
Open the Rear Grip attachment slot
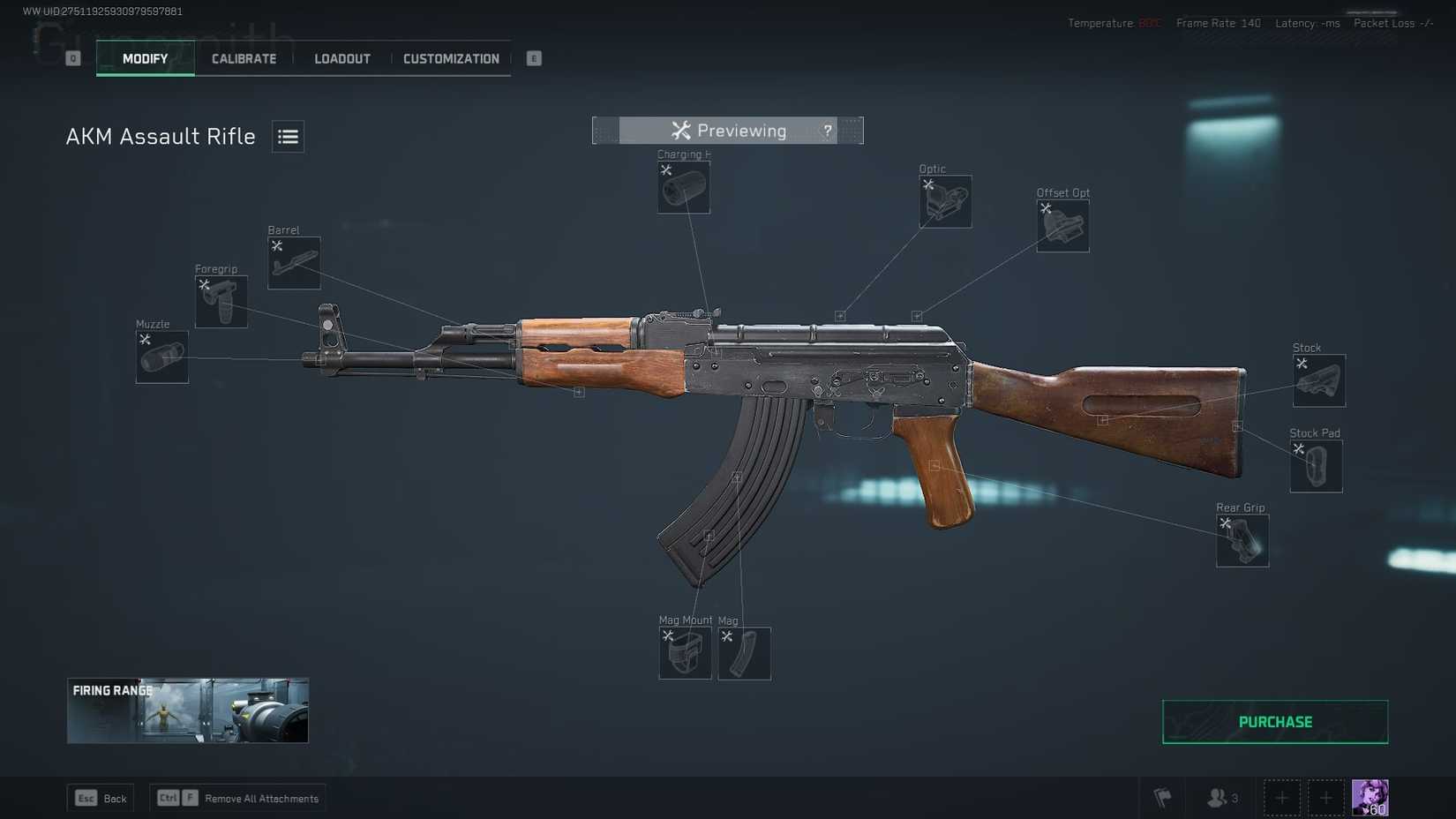point(1242,539)
